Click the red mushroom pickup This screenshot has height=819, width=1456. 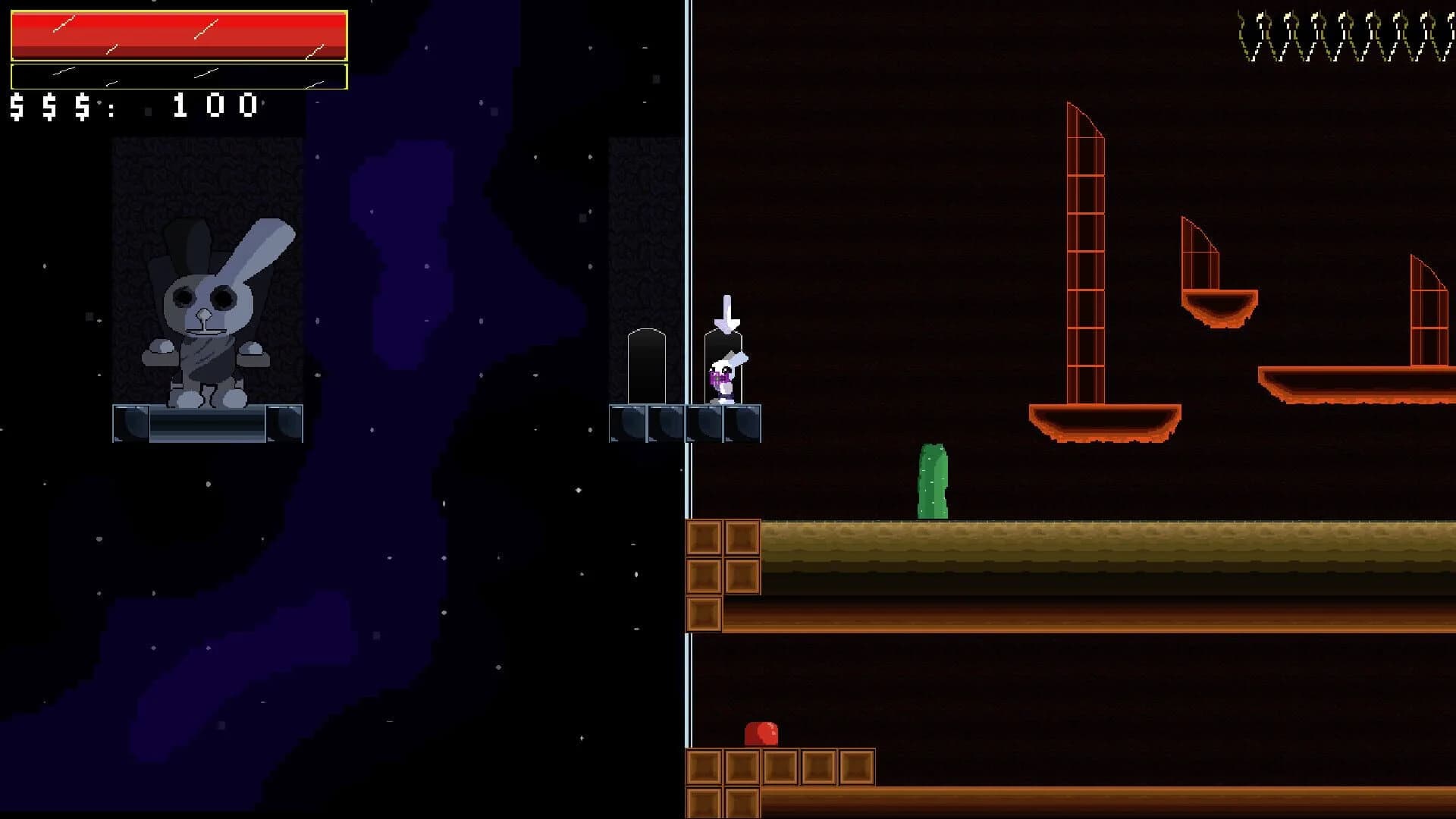coord(762,734)
